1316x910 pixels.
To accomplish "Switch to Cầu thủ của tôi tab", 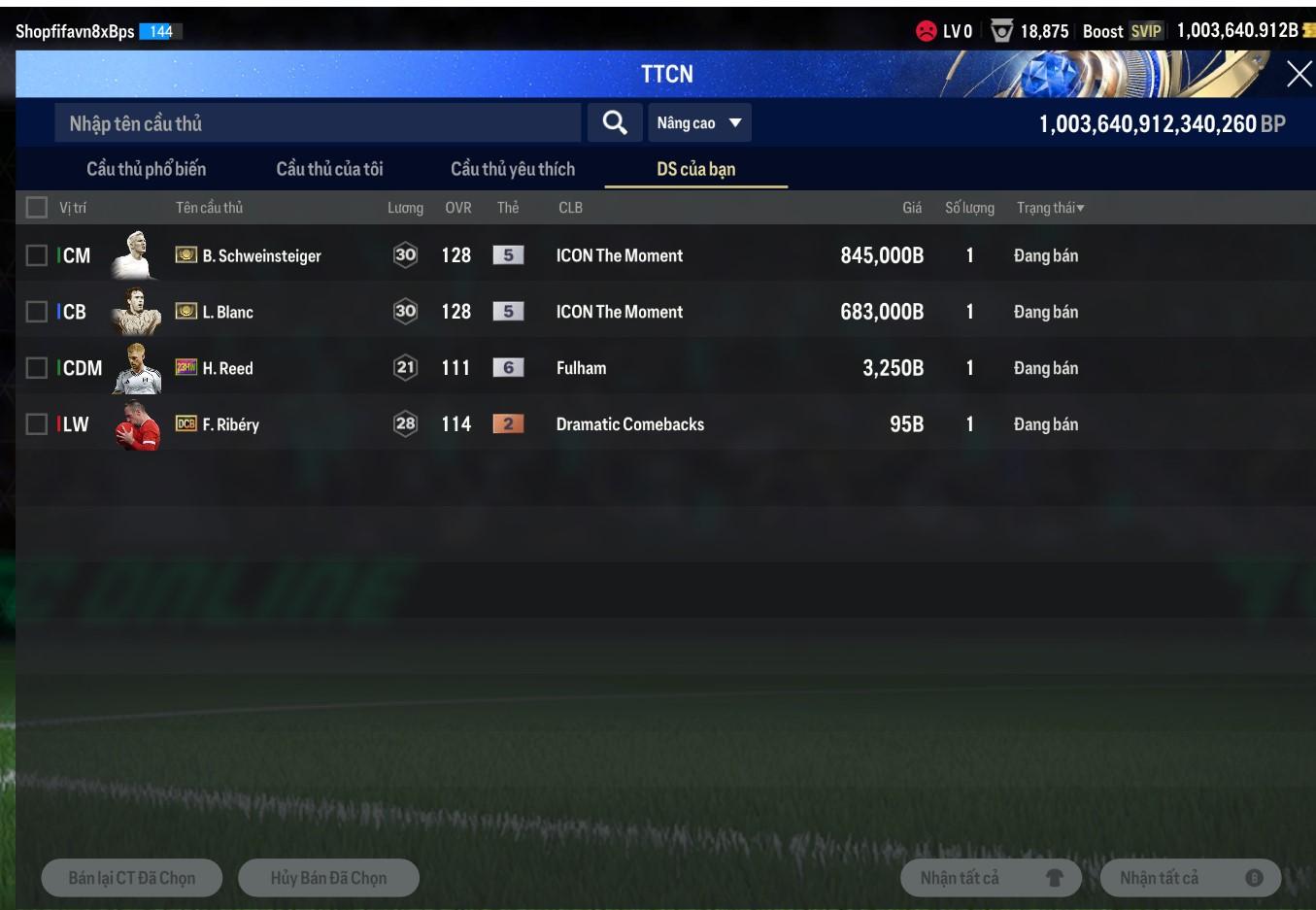I will coord(329,169).
